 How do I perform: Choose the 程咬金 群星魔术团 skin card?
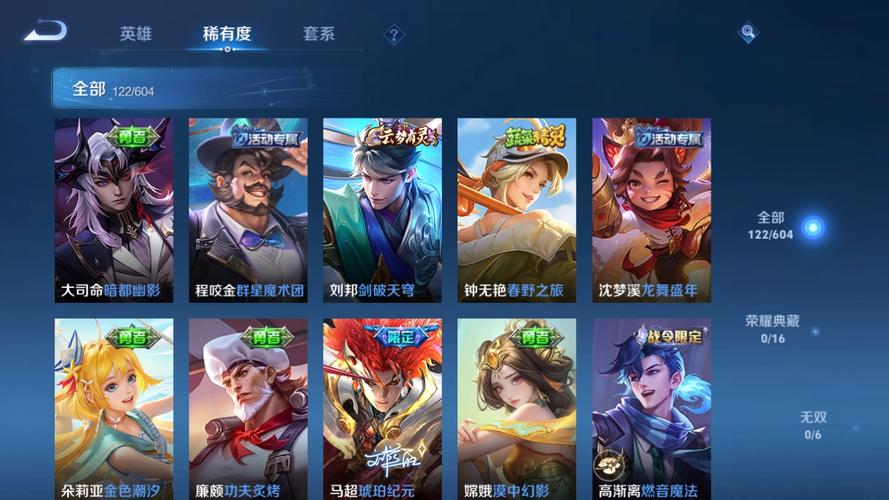click(248, 210)
